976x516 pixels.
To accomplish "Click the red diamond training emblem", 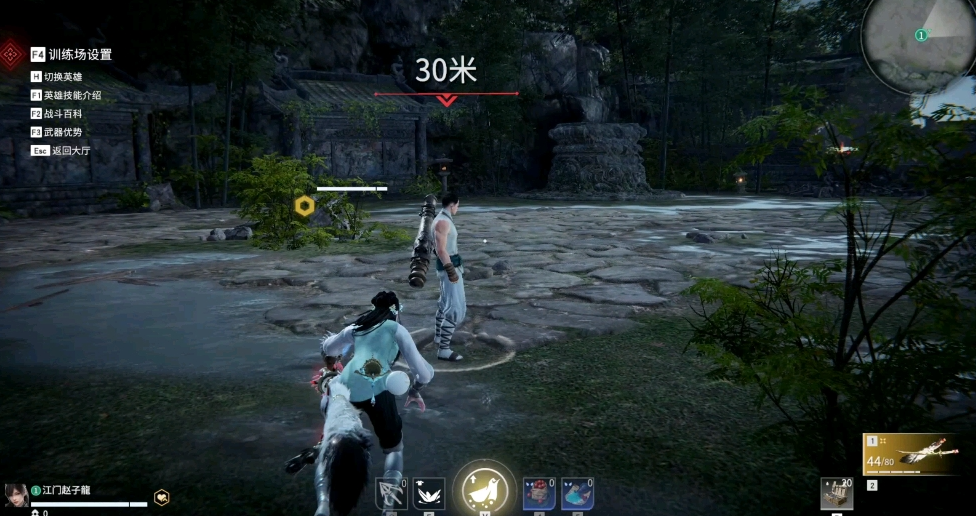I will (x=12, y=53).
